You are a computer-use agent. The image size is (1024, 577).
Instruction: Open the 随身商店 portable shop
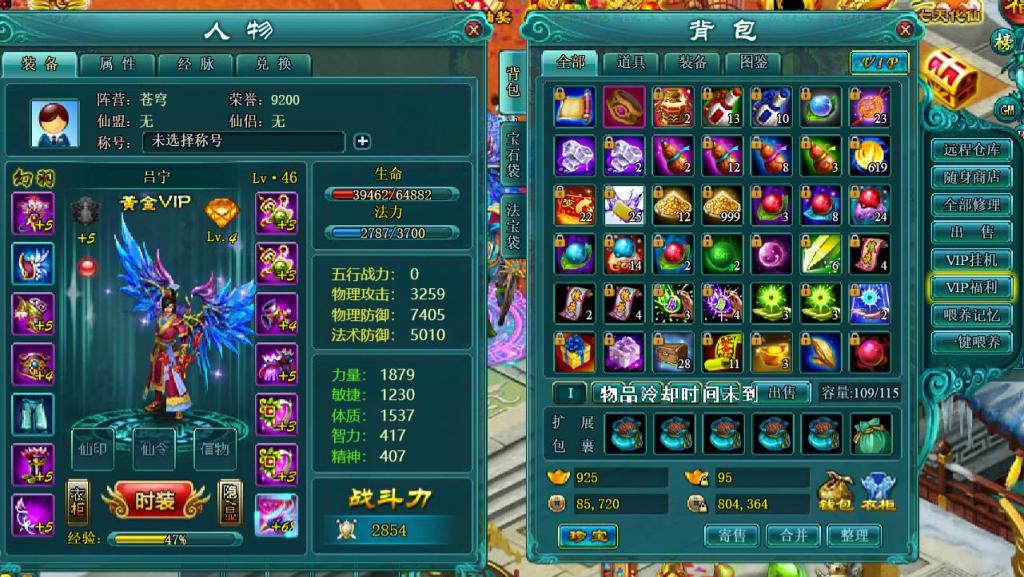[971, 178]
